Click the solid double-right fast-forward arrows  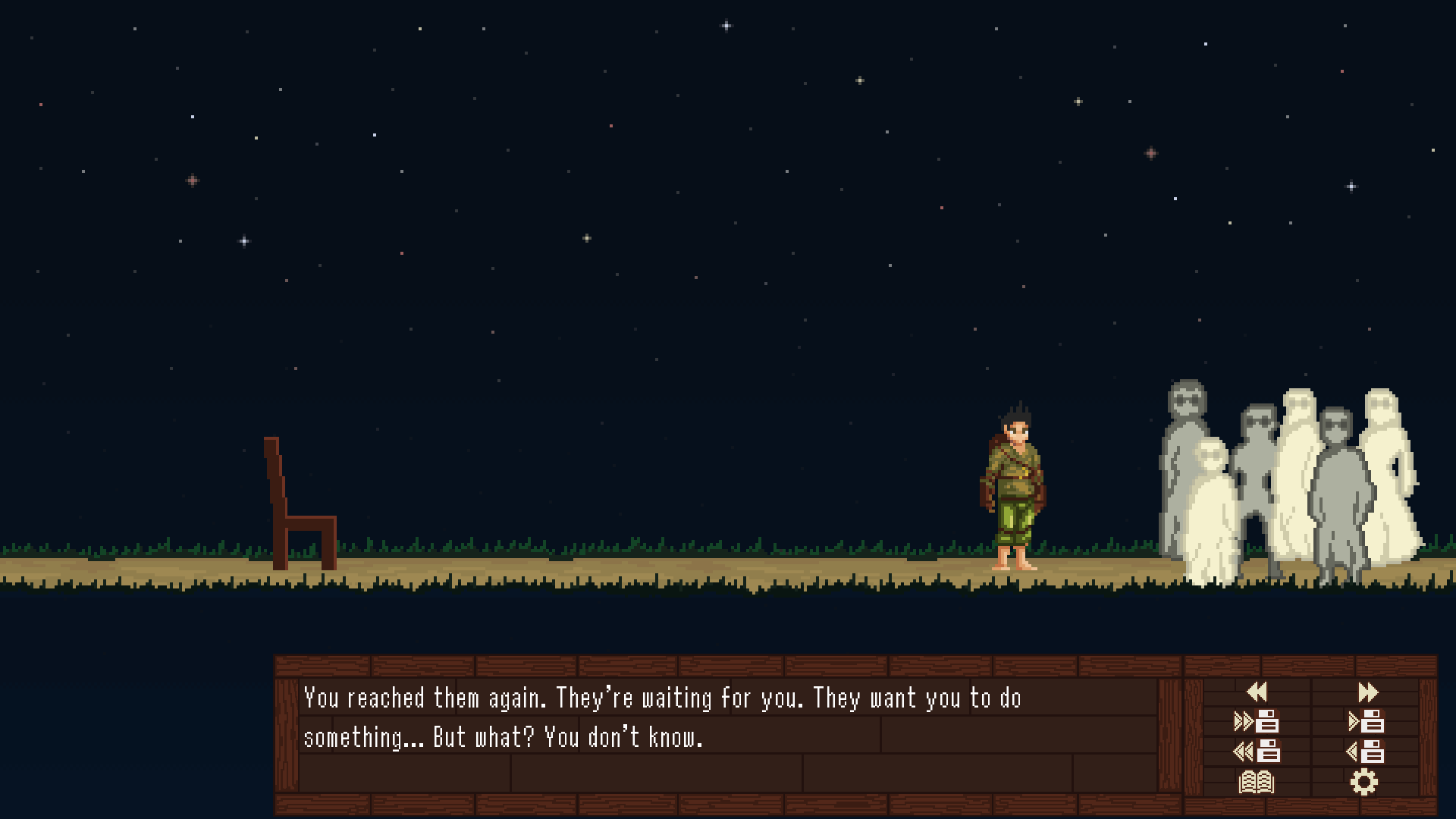pos(1367,692)
